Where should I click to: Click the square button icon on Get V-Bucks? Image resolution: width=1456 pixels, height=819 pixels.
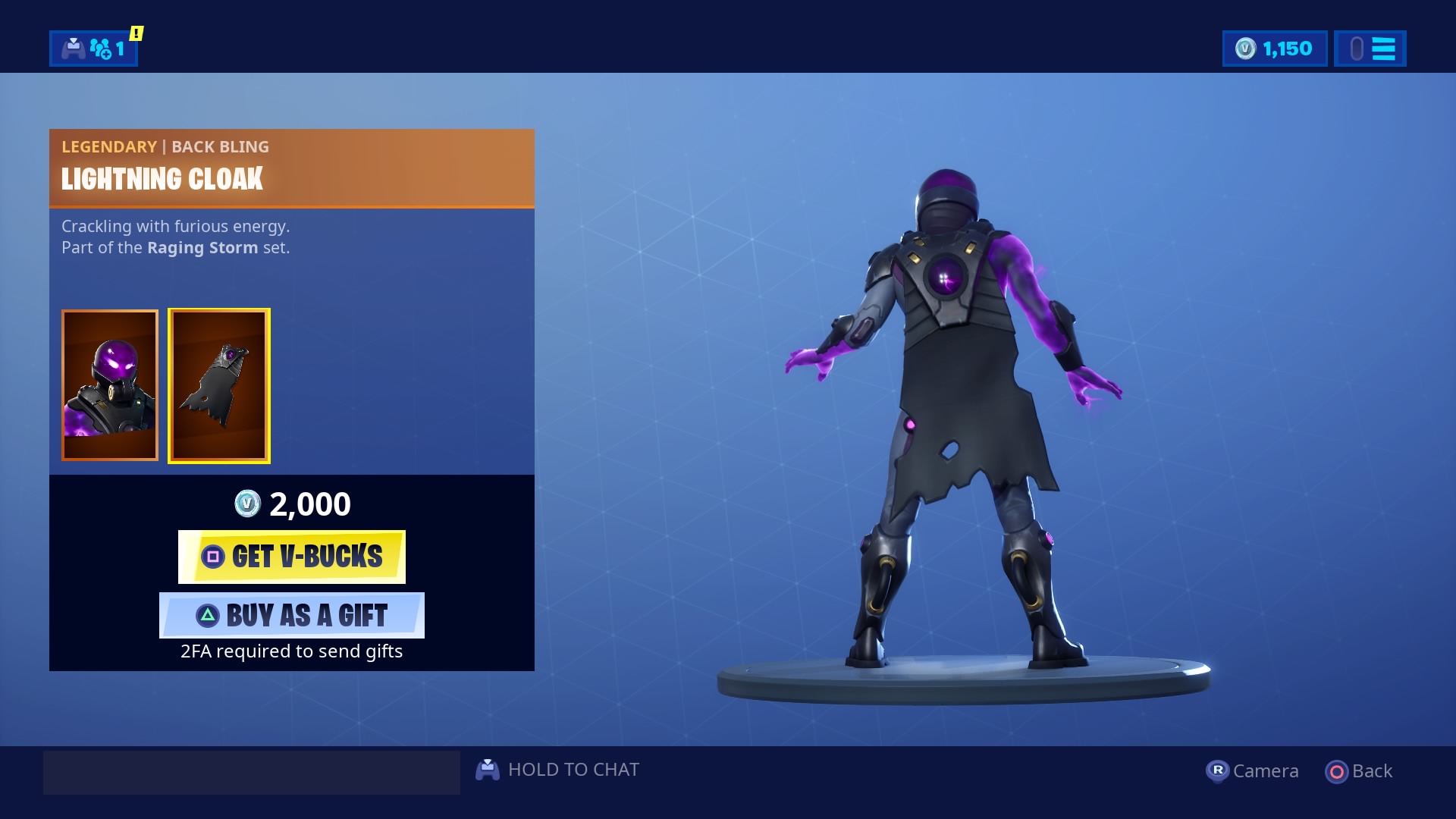point(214,556)
